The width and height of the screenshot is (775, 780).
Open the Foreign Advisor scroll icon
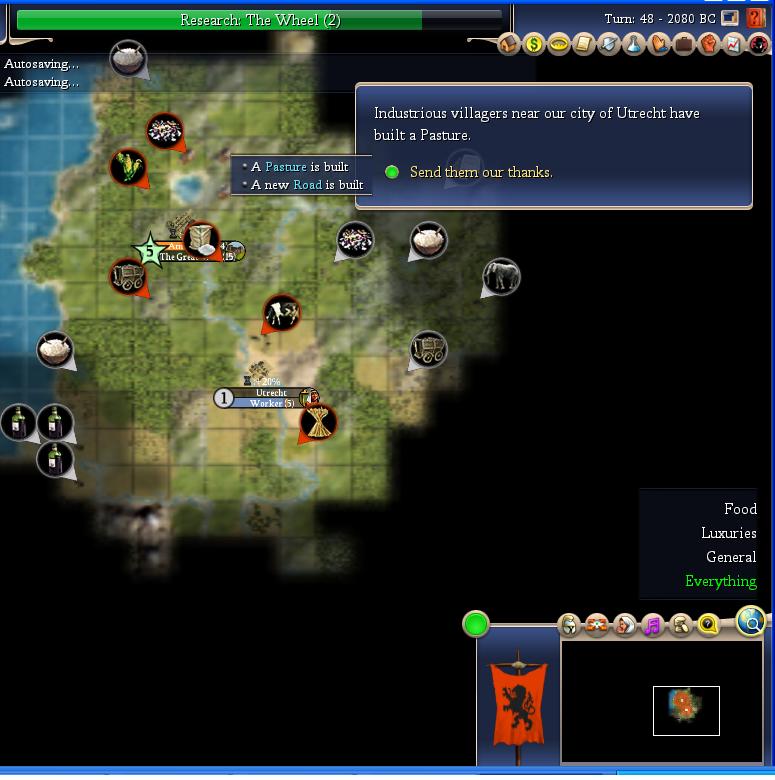[x=584, y=45]
